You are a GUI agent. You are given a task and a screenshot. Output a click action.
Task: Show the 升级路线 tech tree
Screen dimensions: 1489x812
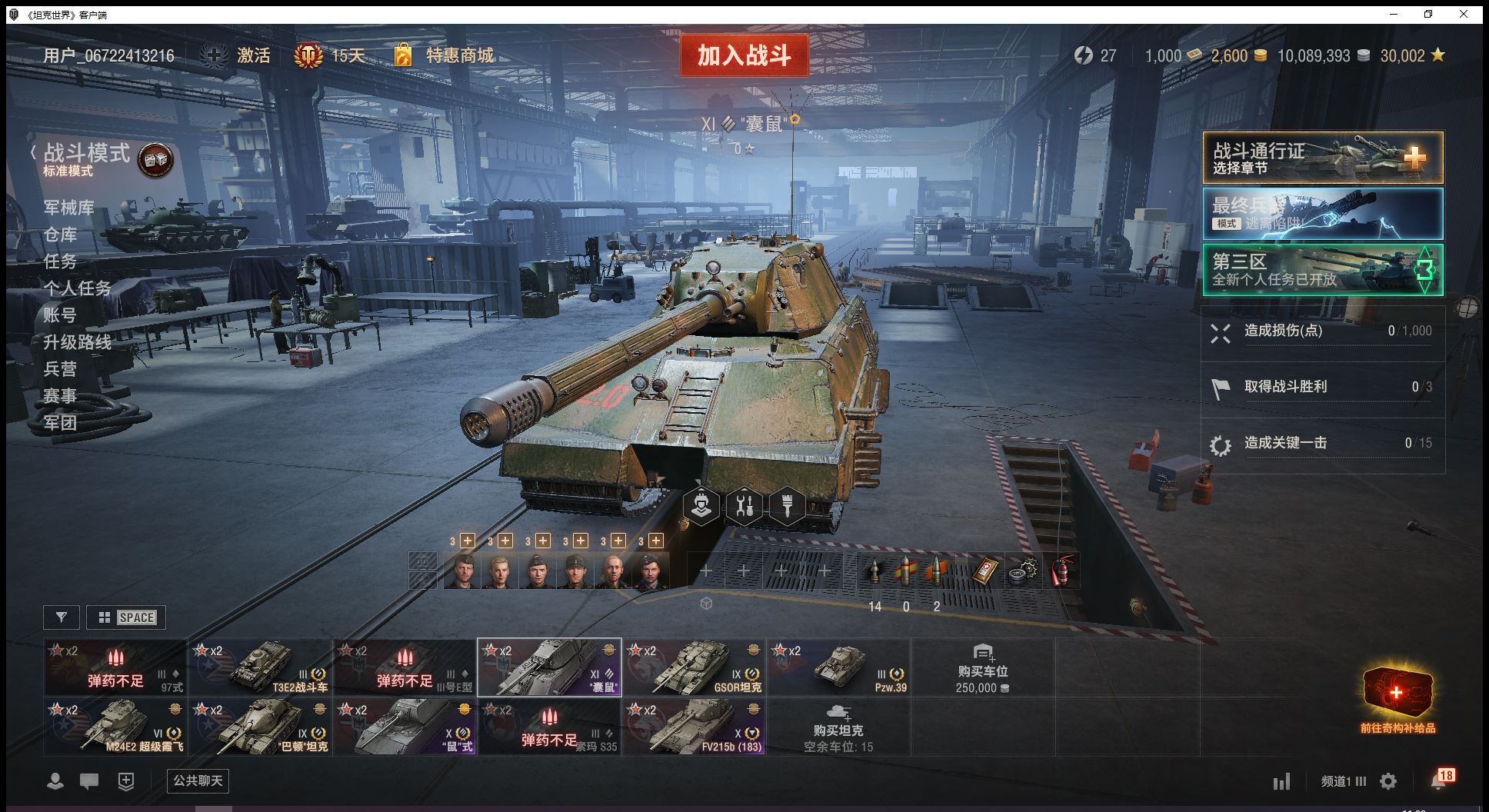click(x=77, y=342)
